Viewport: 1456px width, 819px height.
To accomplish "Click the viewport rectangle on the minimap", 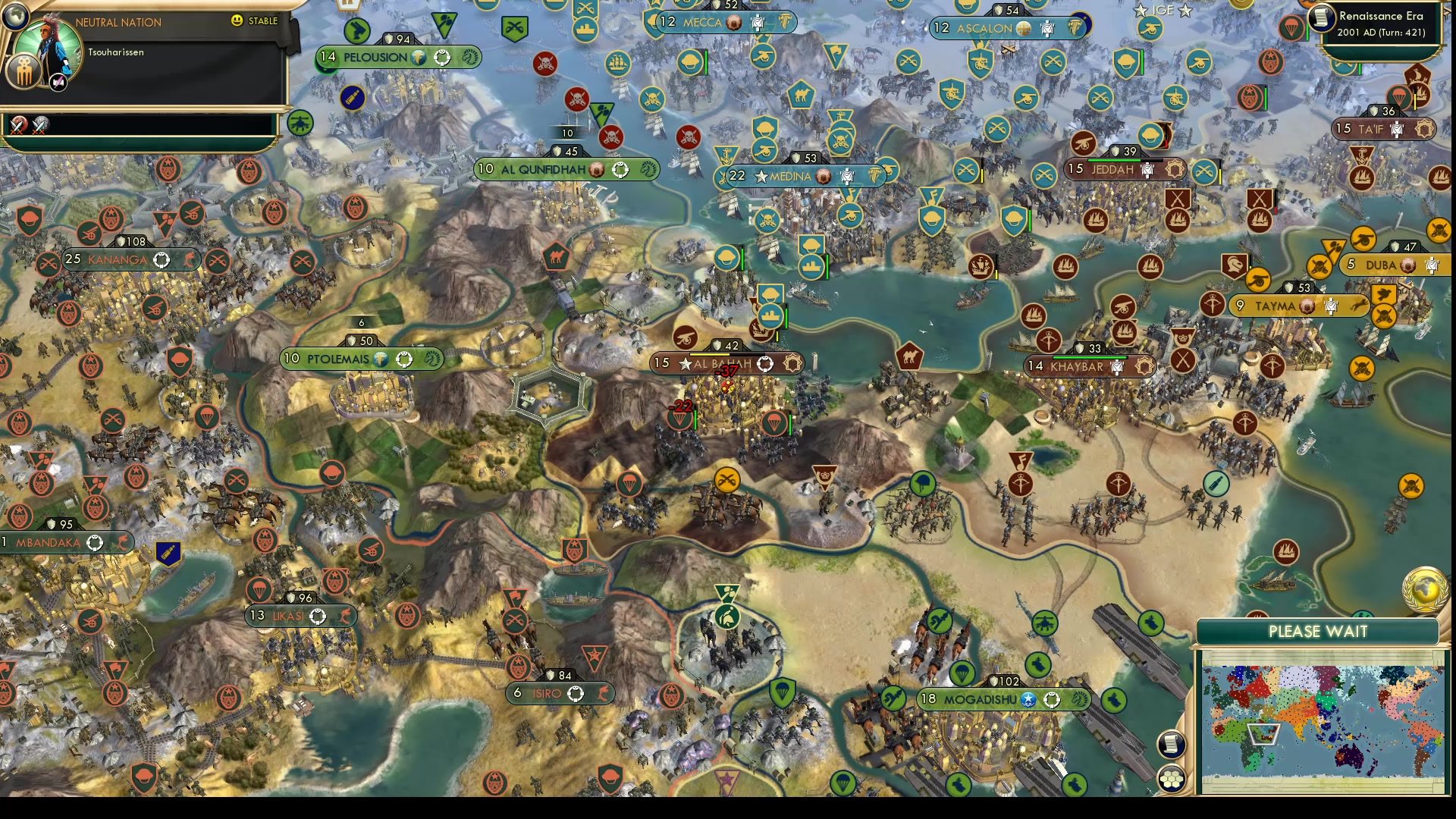I will (1263, 735).
